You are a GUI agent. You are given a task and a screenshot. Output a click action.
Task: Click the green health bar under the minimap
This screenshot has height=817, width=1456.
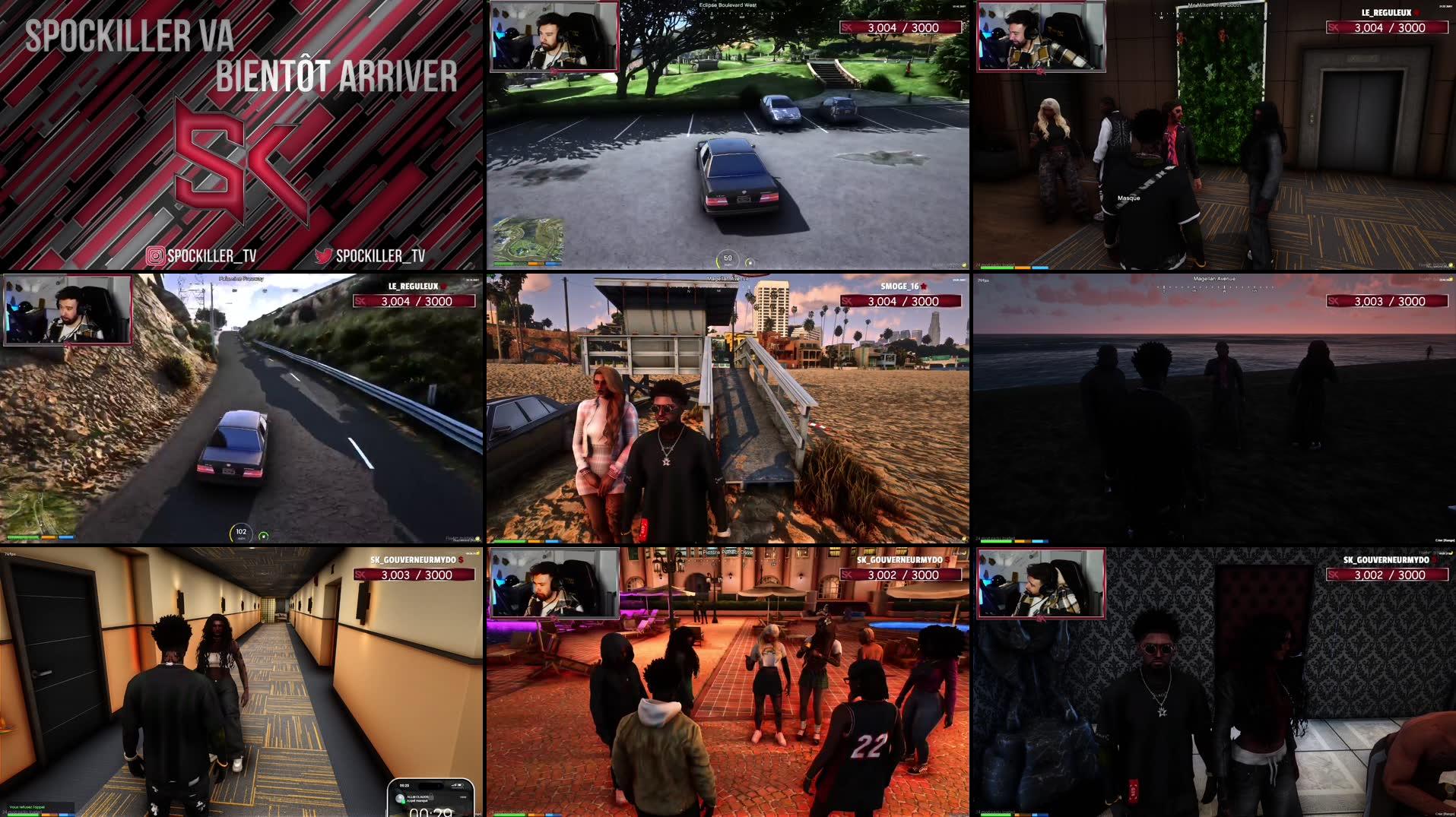coord(508,264)
